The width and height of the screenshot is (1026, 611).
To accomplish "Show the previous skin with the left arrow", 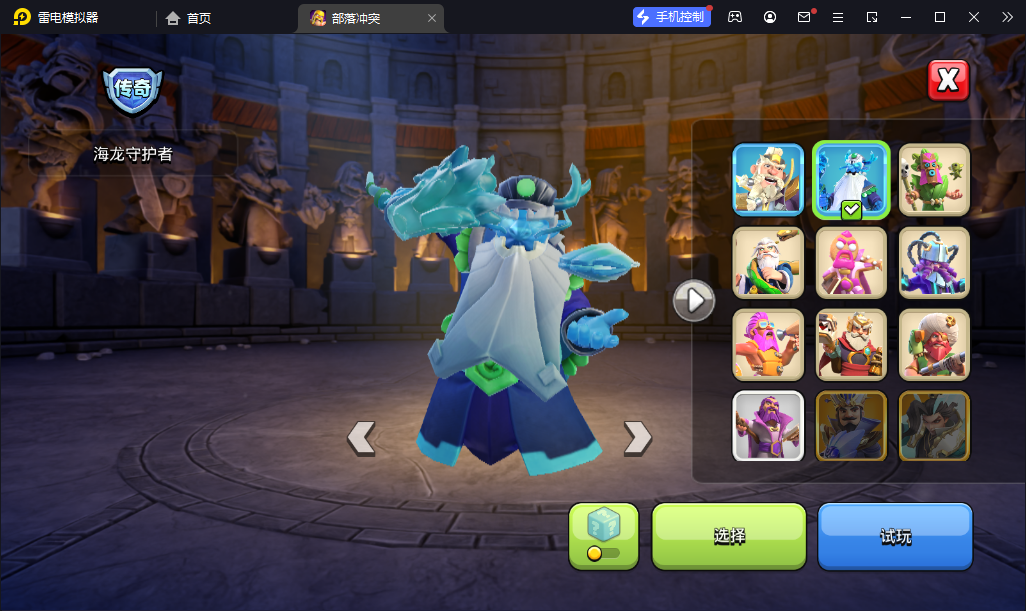I will (361, 437).
